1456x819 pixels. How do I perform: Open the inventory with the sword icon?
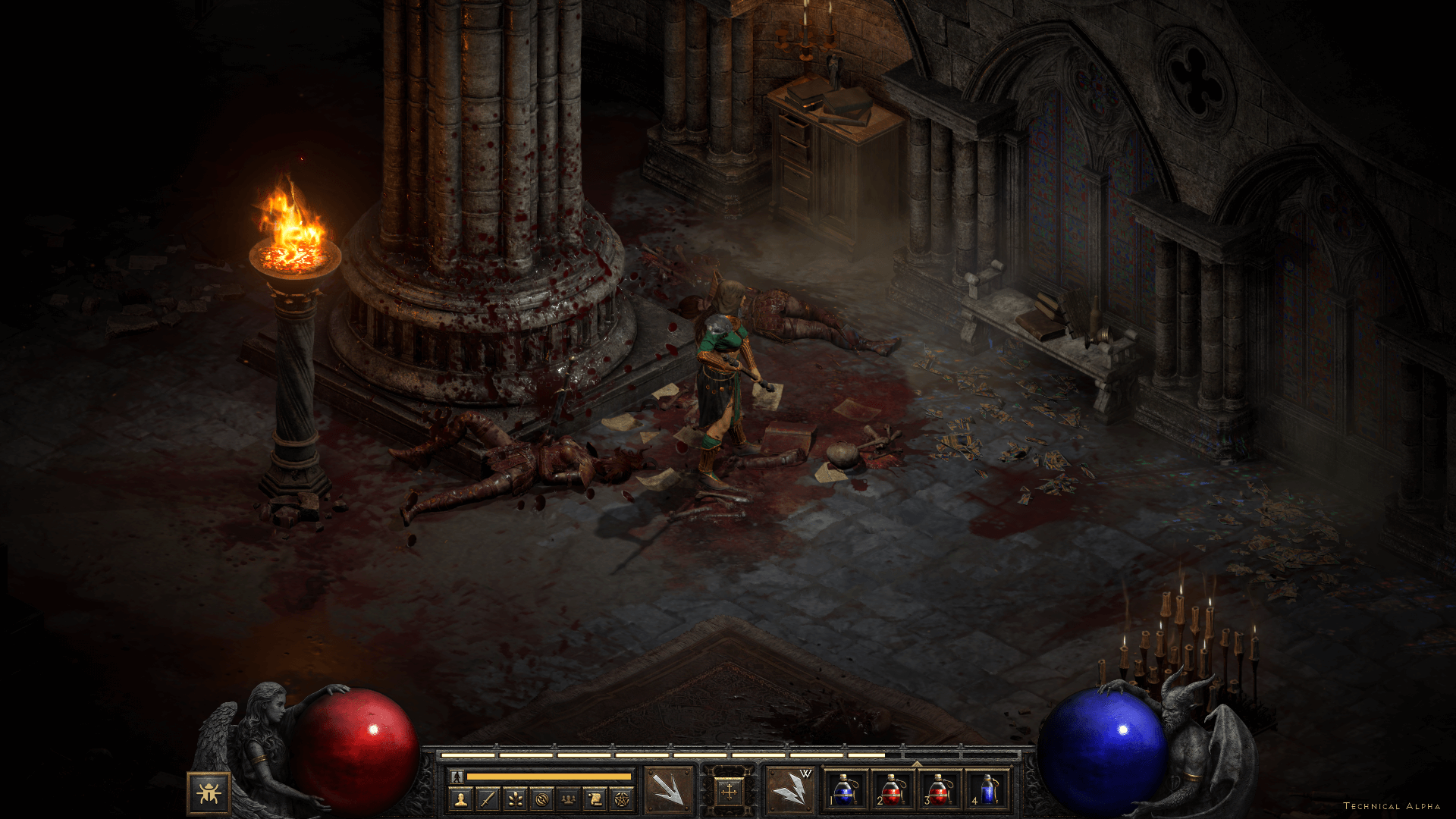tap(488, 799)
